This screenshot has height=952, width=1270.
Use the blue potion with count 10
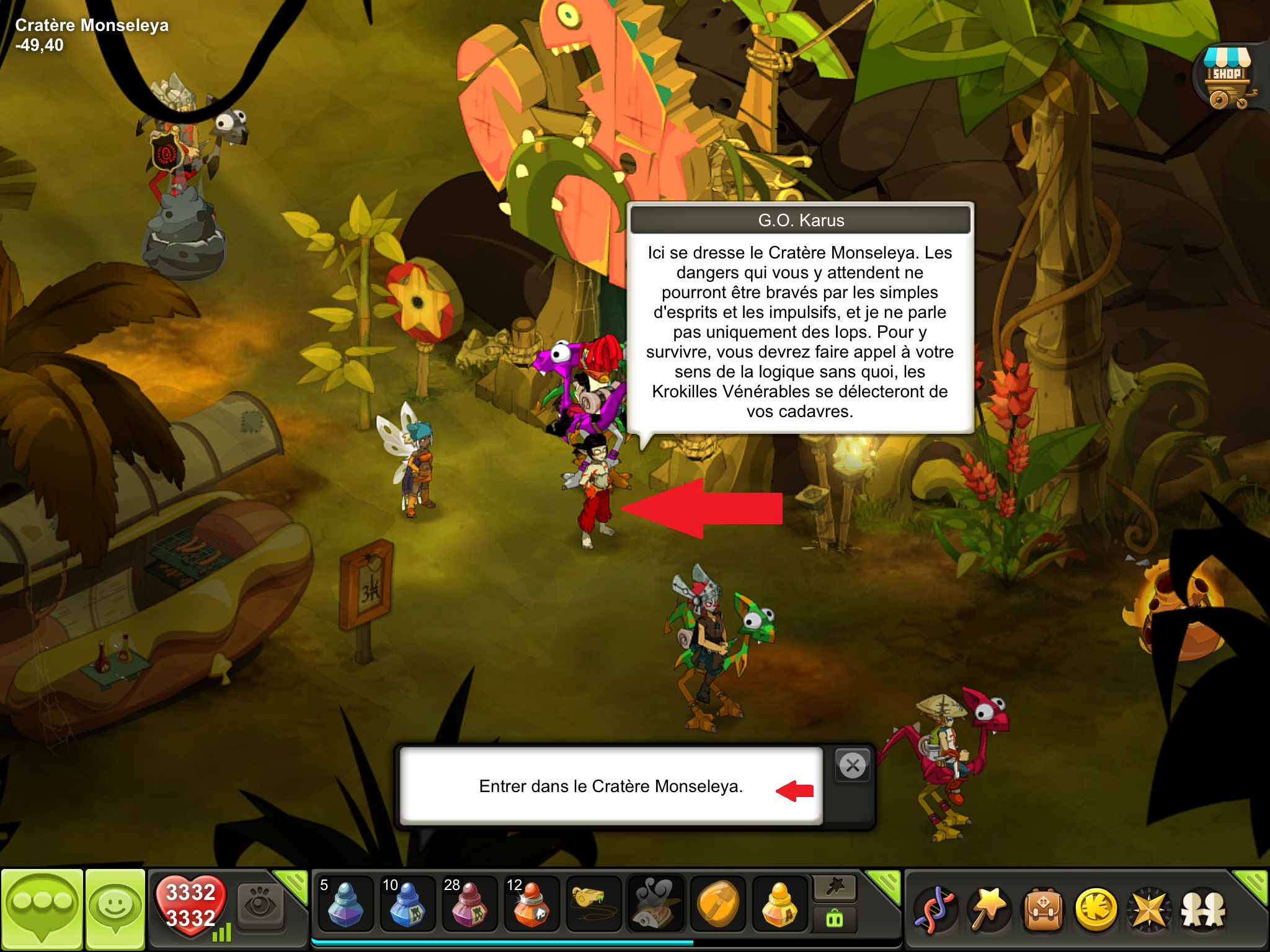tap(407, 904)
